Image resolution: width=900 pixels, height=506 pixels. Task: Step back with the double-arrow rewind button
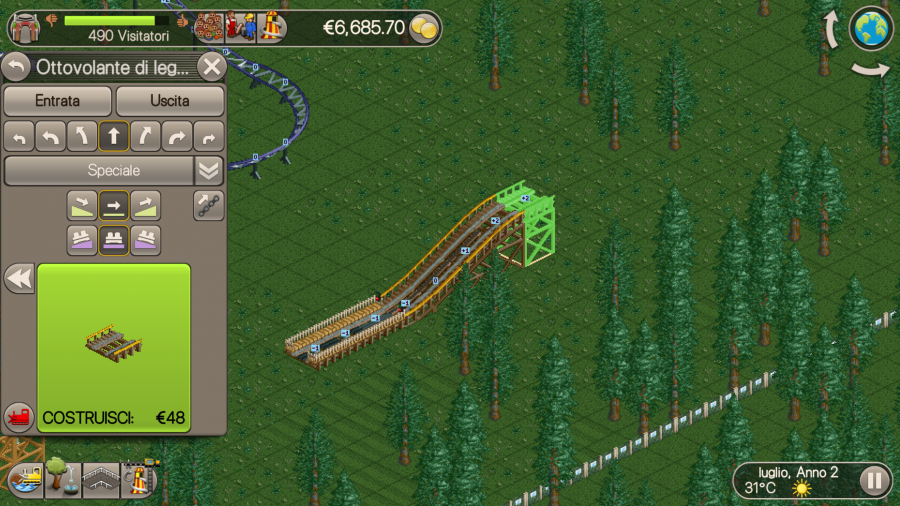[19, 278]
